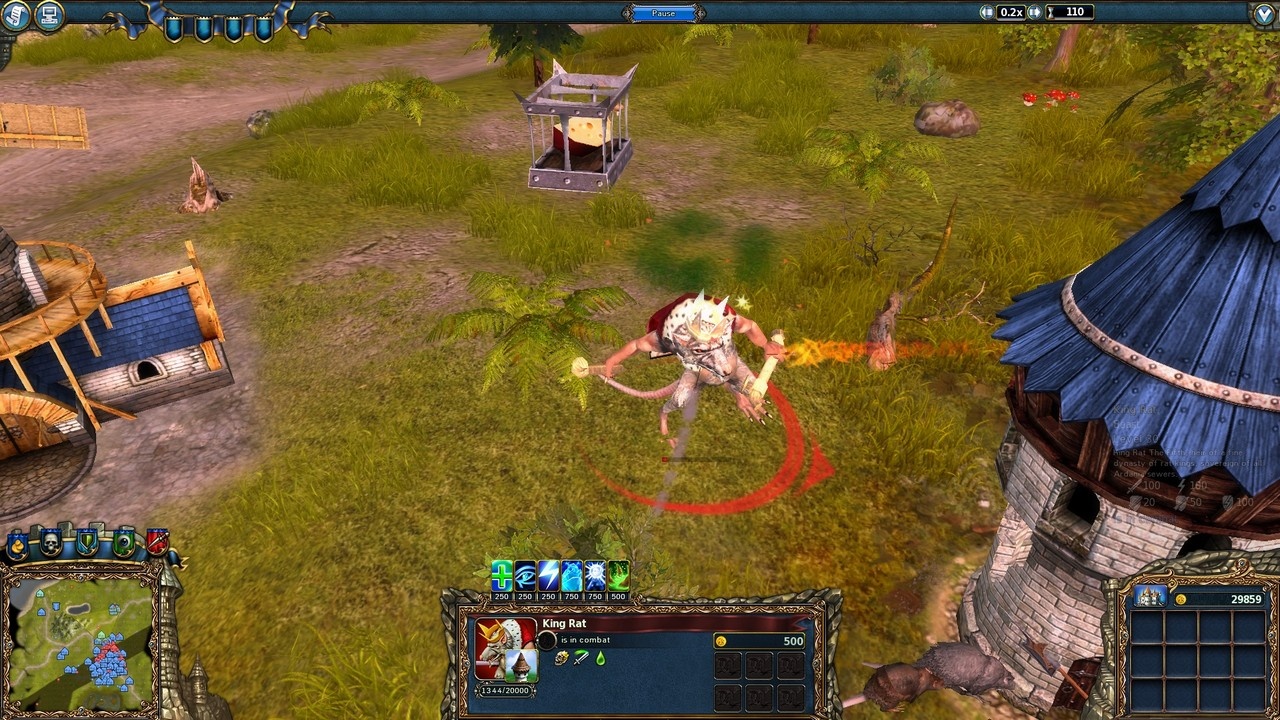Select the green hand spell costing 500
Viewport: 1280px width, 720px height.
point(619,574)
